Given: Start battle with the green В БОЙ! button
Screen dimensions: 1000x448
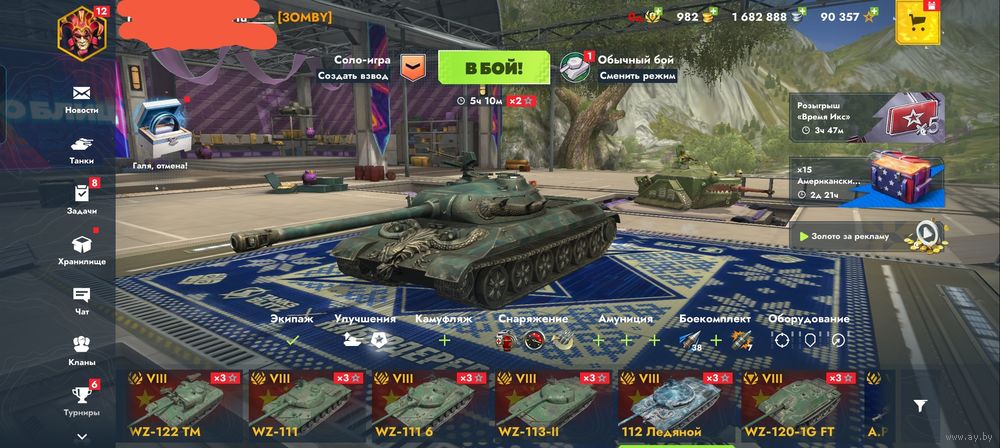Looking at the screenshot, I should tap(493, 68).
